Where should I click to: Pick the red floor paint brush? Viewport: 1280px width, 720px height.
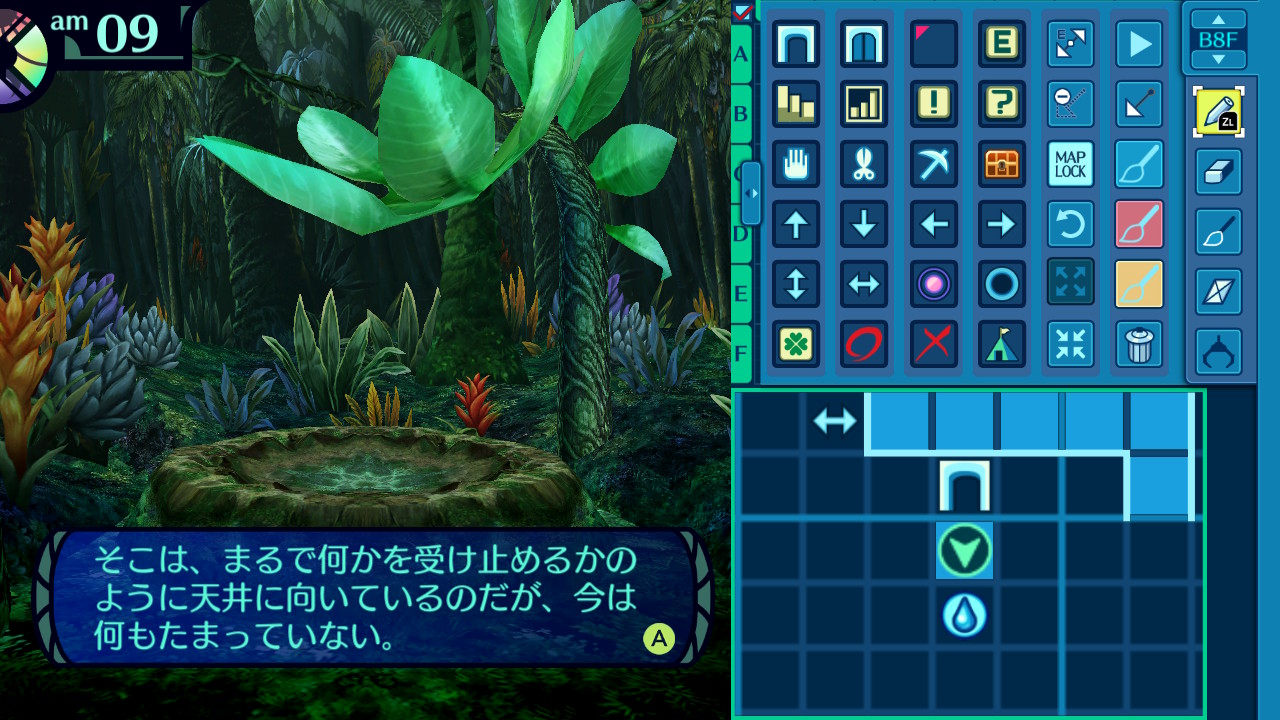1139,224
